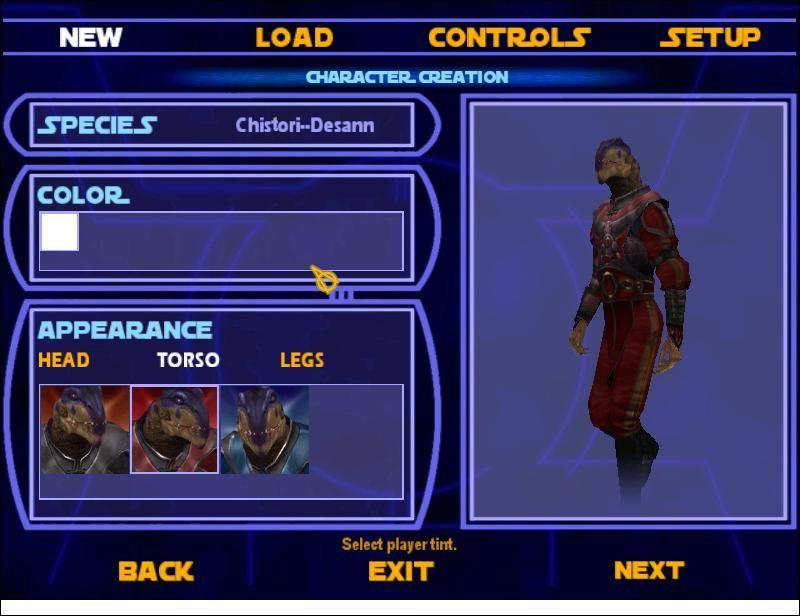The image size is (800, 616).
Task: Choose the red outfit torso thumbnail
Action: [x=175, y=430]
